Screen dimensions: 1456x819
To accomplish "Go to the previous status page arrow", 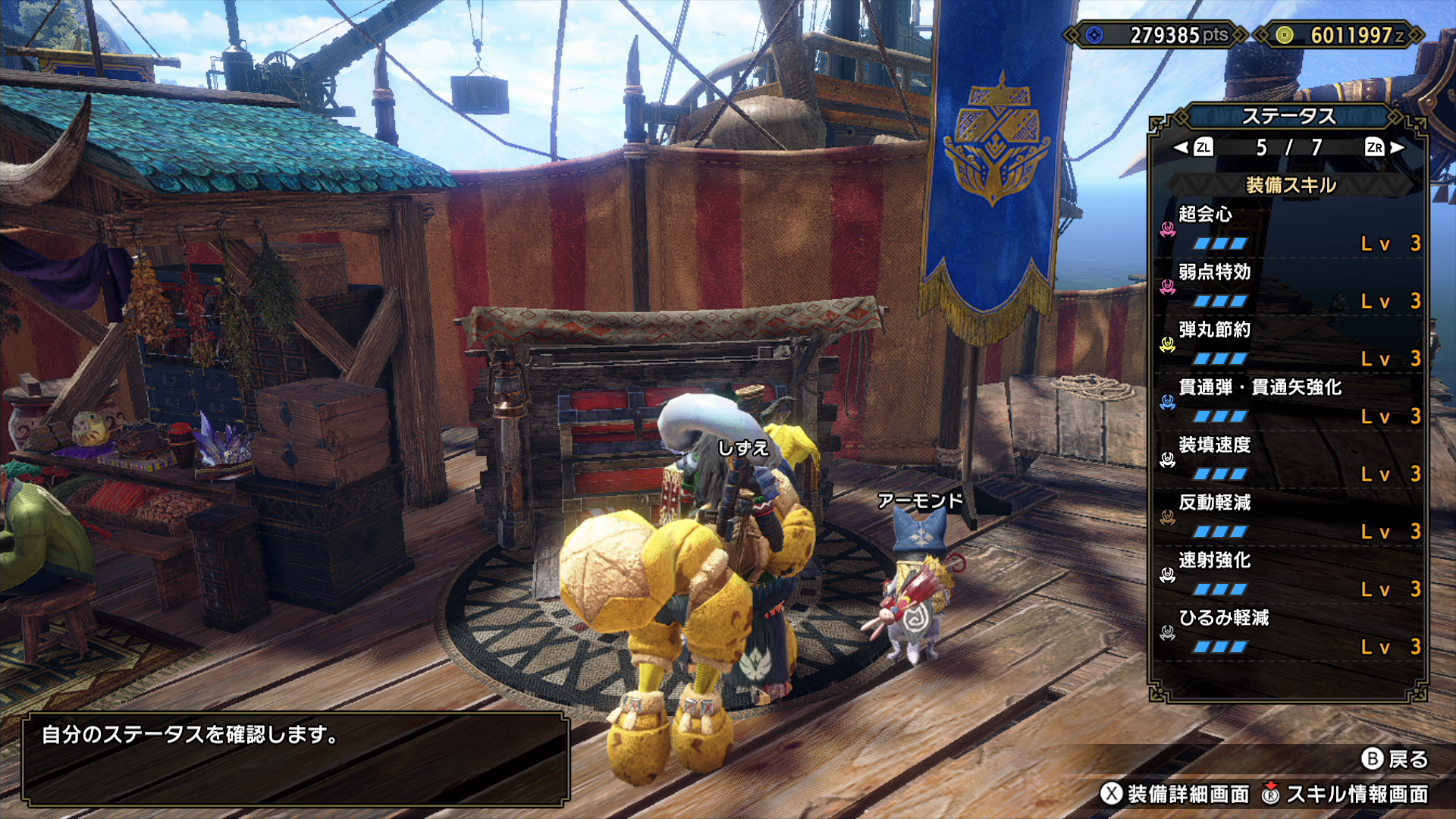I will point(1193,147).
